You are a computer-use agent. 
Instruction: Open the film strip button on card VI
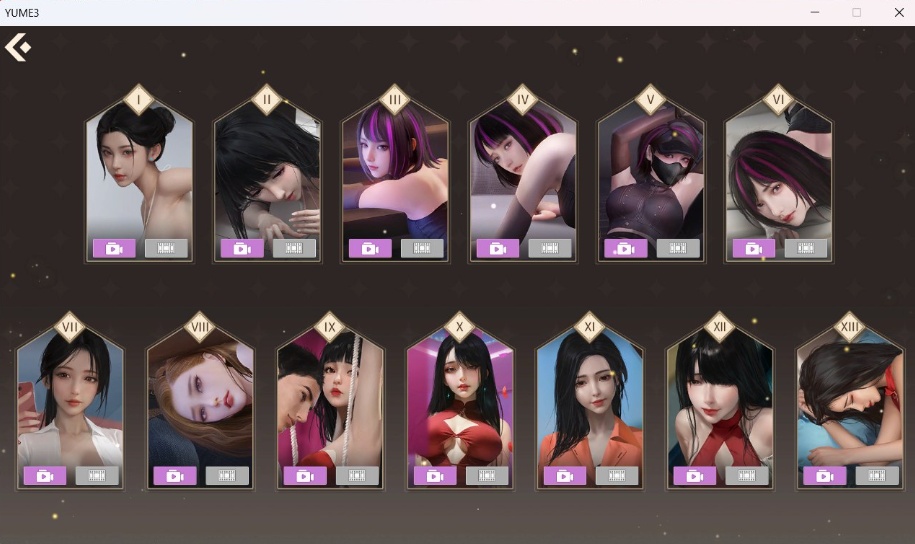tap(806, 248)
